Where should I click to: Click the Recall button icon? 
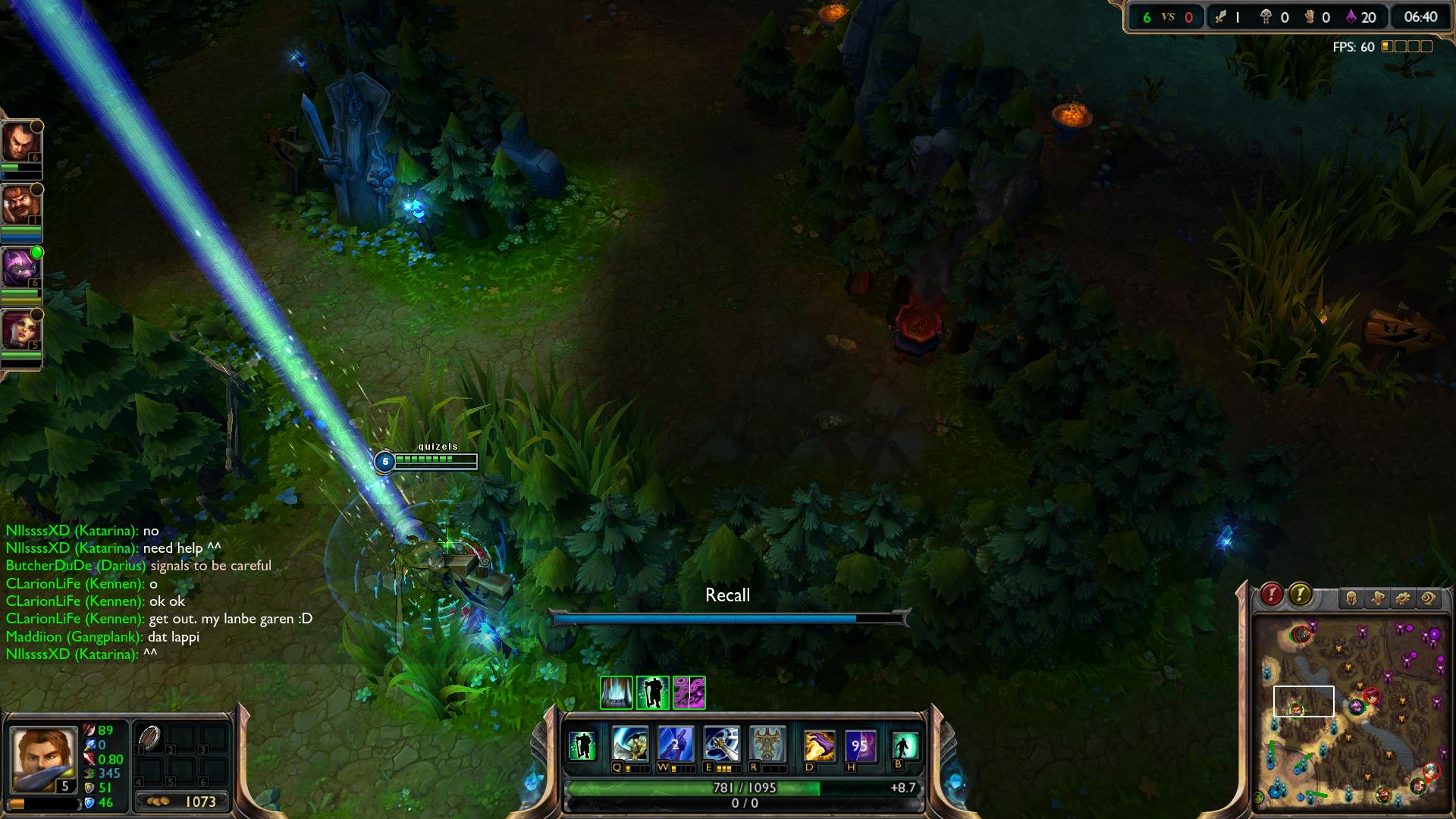pyautogui.click(x=904, y=745)
